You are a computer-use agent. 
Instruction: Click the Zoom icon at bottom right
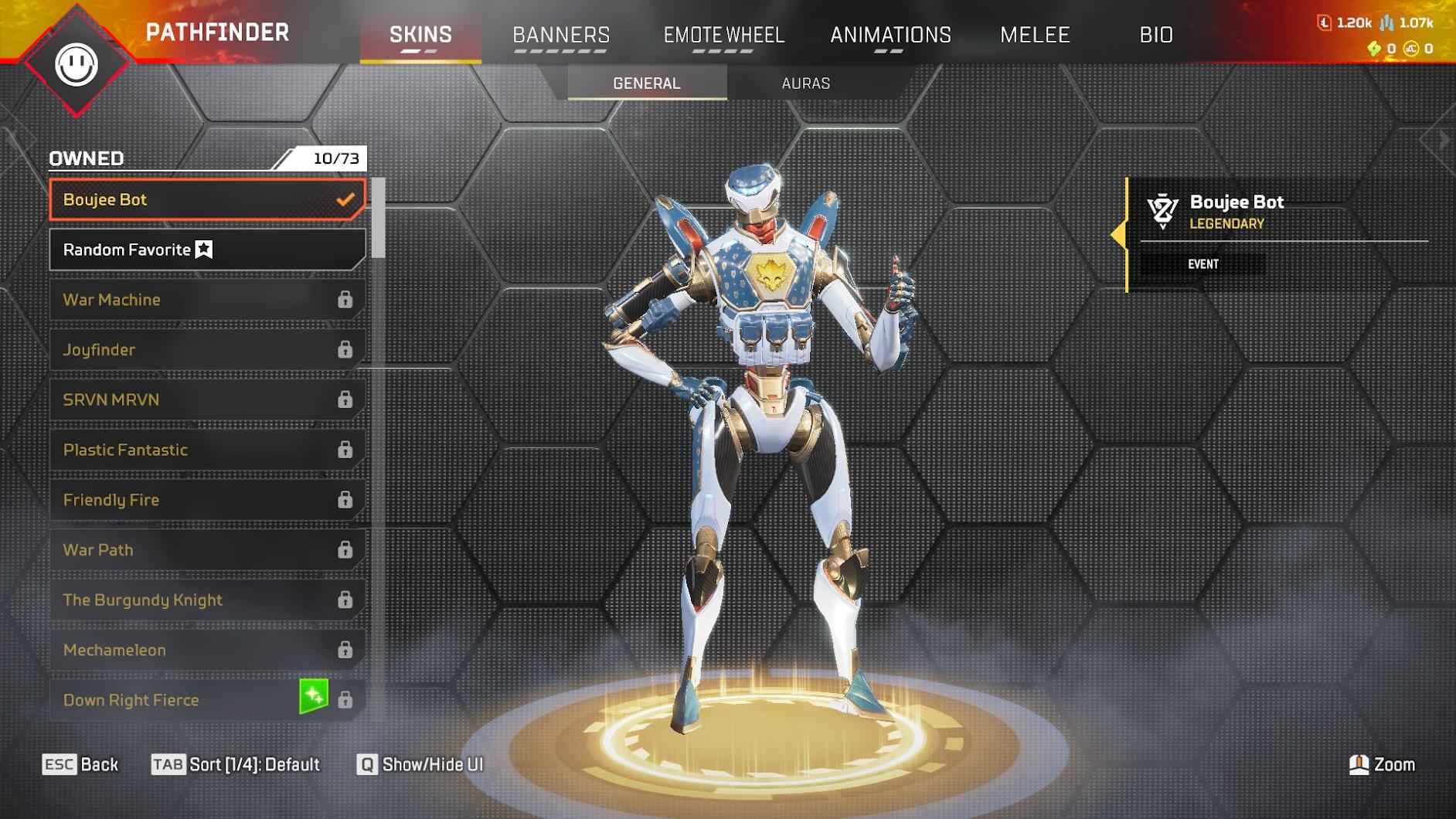(1358, 765)
